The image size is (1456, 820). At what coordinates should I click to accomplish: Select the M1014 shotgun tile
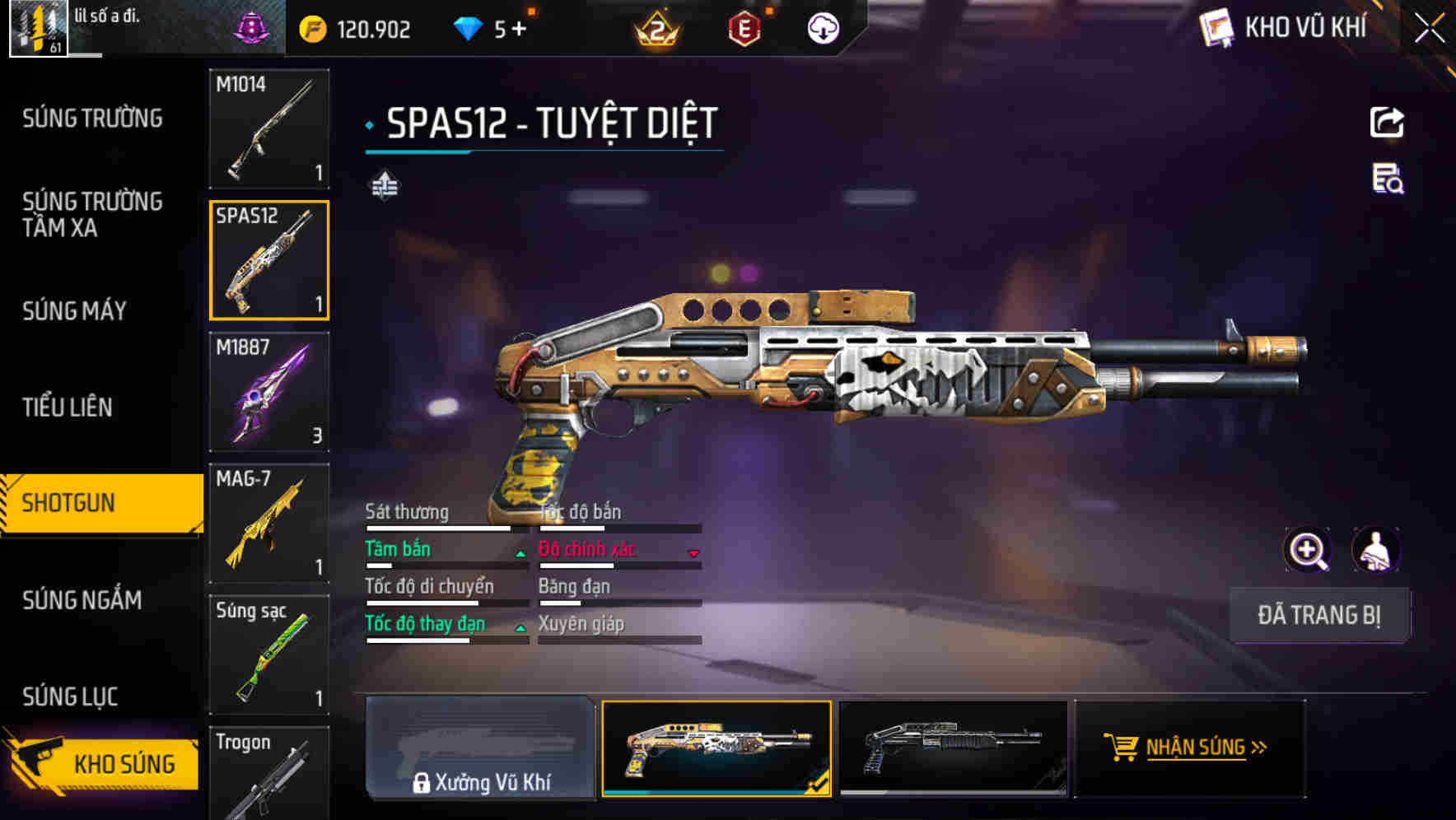click(269, 128)
